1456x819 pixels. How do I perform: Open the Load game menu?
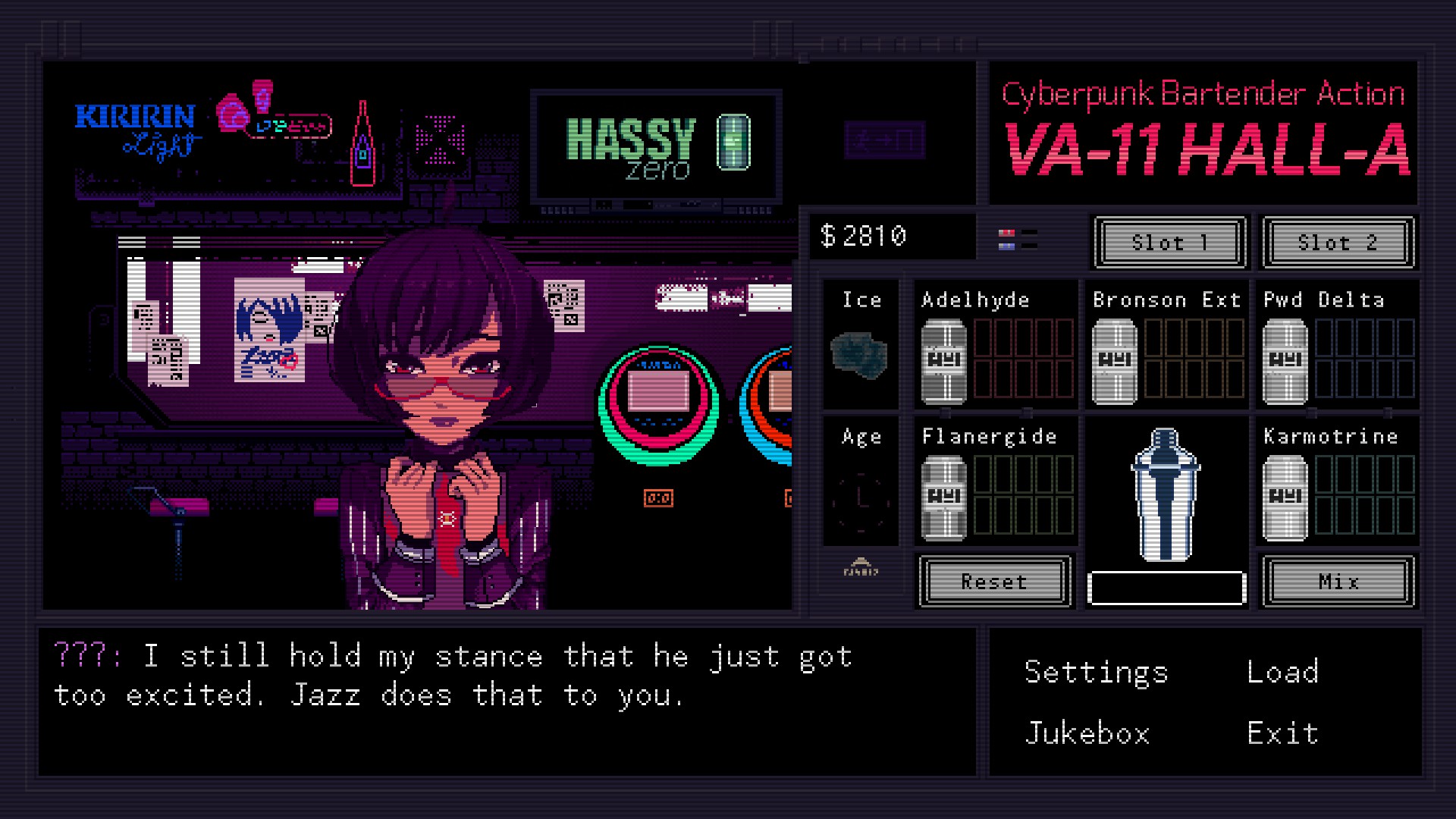1282,672
